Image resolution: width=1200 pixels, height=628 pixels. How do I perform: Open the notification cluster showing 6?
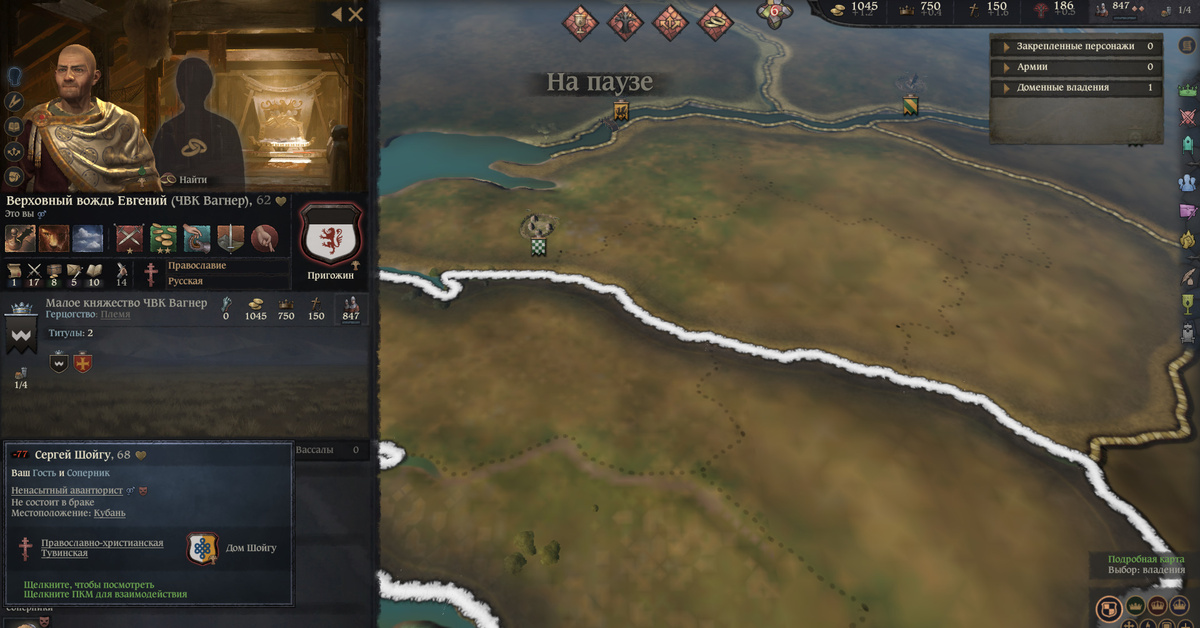pos(772,14)
